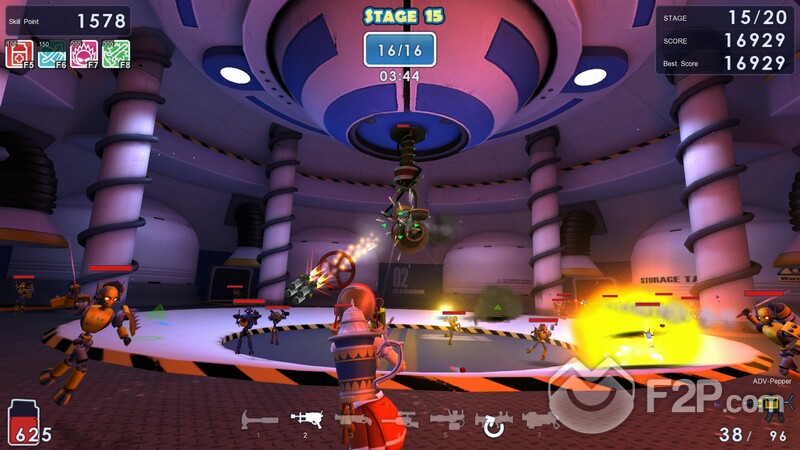Use the teal missile skill (F6)
The height and width of the screenshot is (450, 800).
pos(51,54)
